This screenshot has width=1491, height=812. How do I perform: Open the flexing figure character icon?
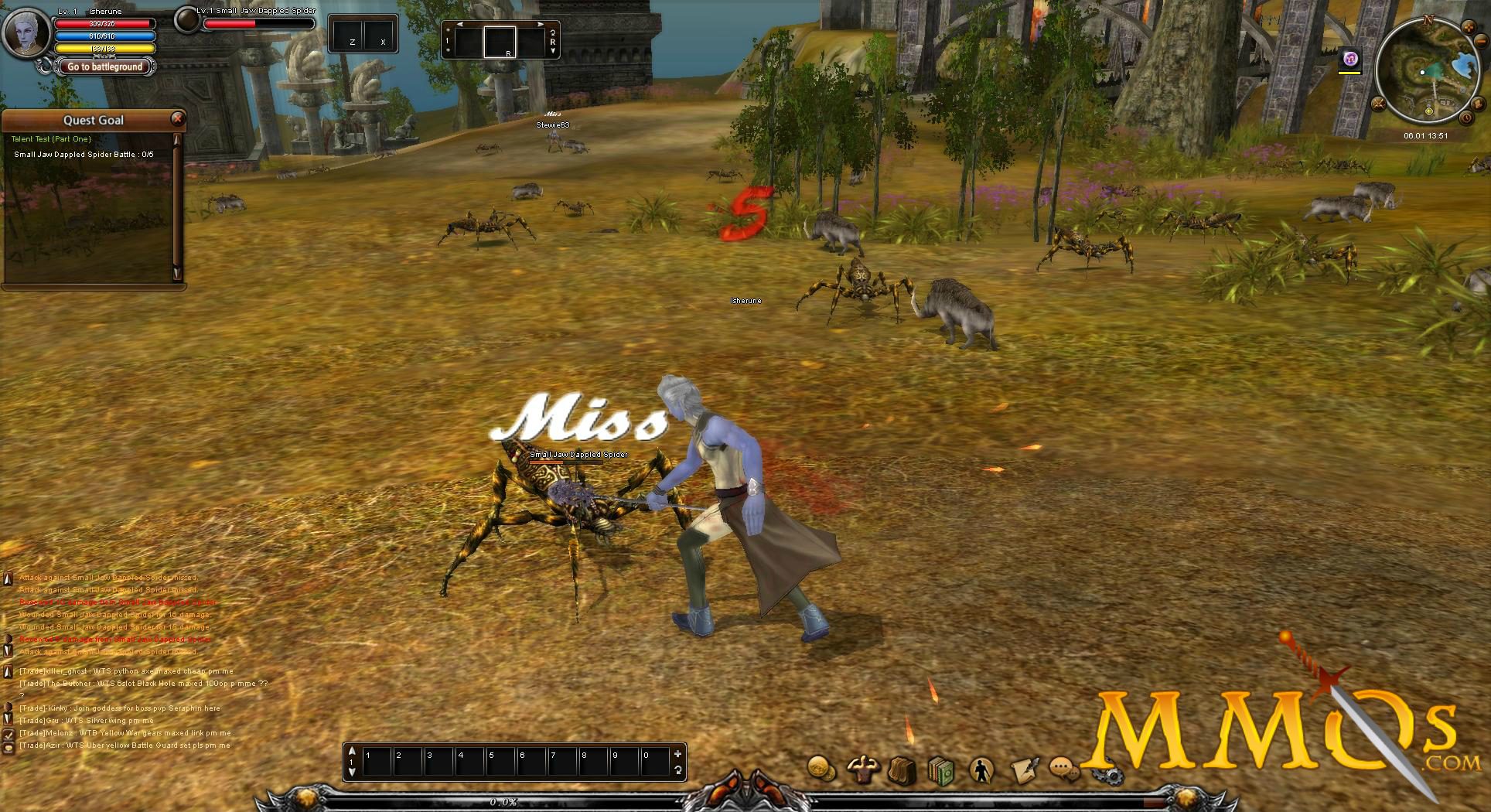[x=862, y=769]
